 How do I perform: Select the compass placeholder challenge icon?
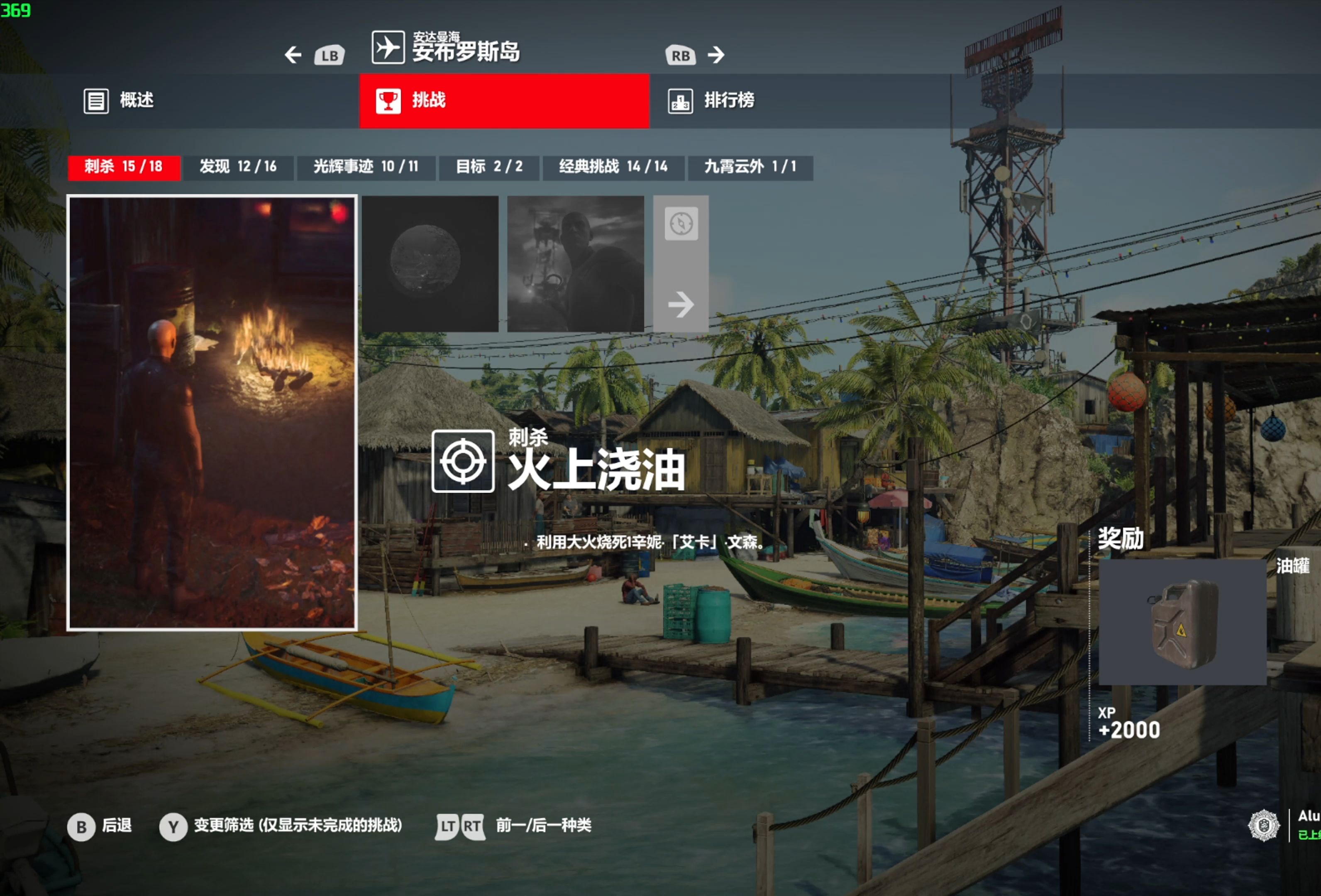point(681,223)
